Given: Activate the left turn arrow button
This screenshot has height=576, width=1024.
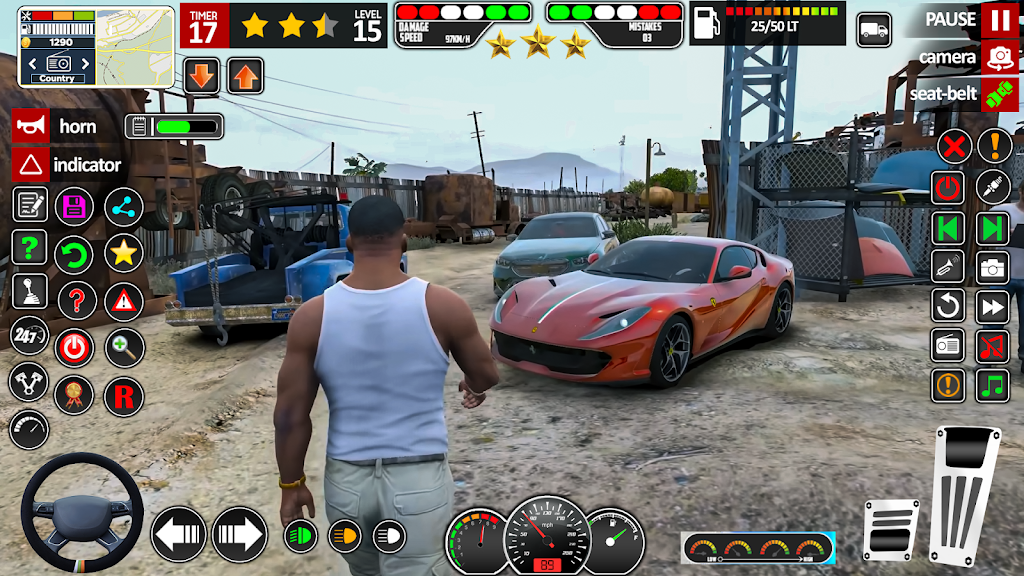Looking at the screenshot, I should [179, 534].
